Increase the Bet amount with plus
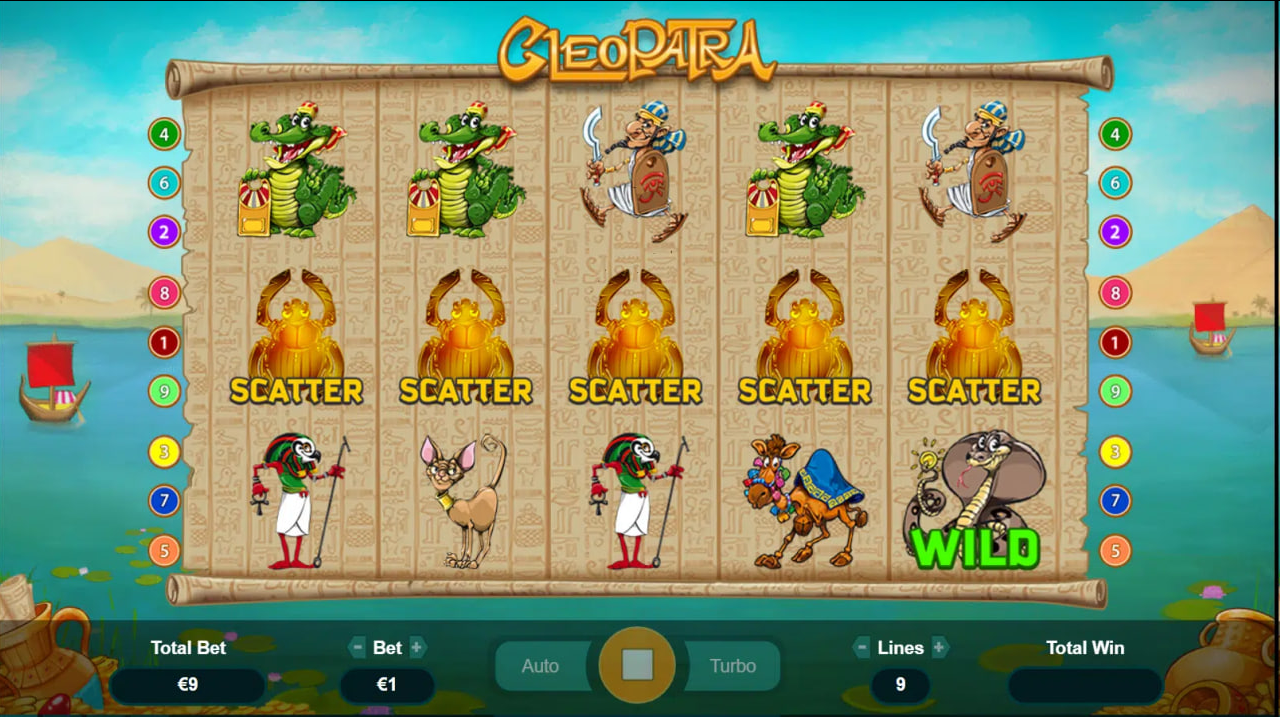This screenshot has height=717, width=1280. pyautogui.click(x=417, y=648)
